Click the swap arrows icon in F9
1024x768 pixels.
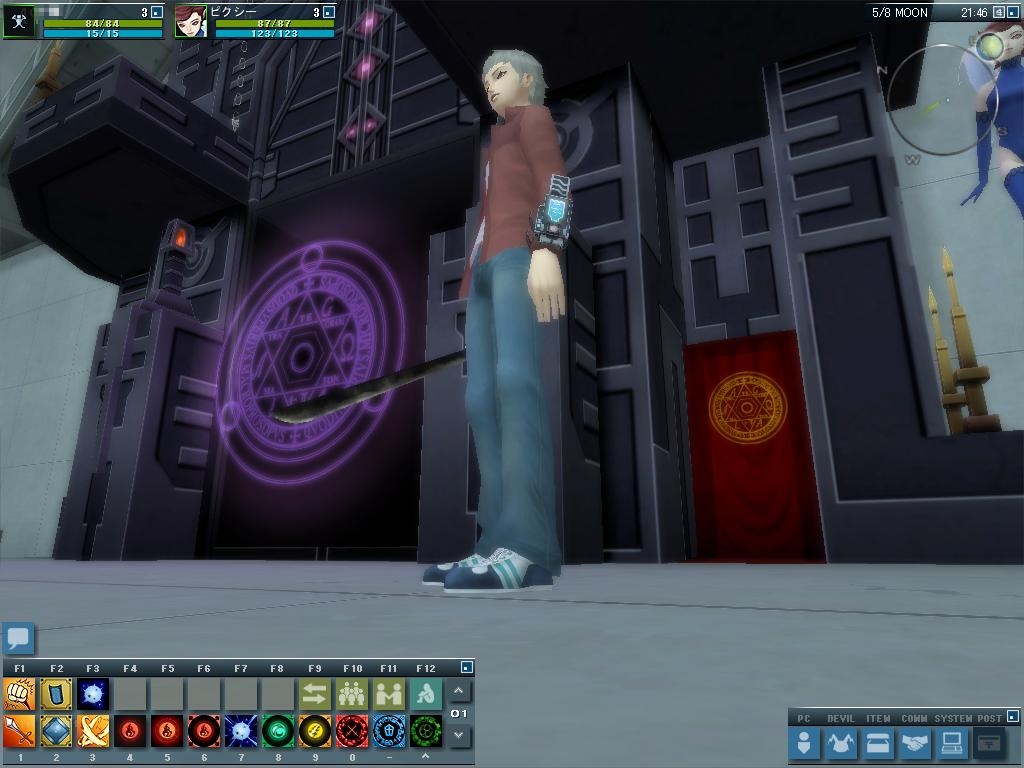(x=314, y=693)
